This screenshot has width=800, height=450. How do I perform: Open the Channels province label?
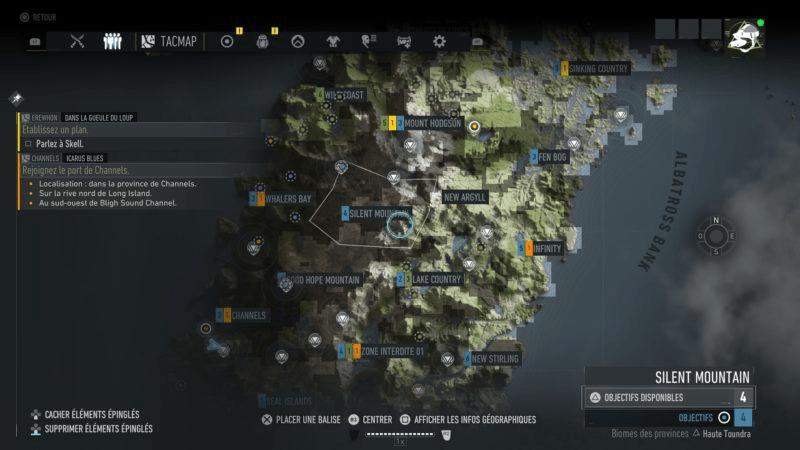[x=248, y=316]
